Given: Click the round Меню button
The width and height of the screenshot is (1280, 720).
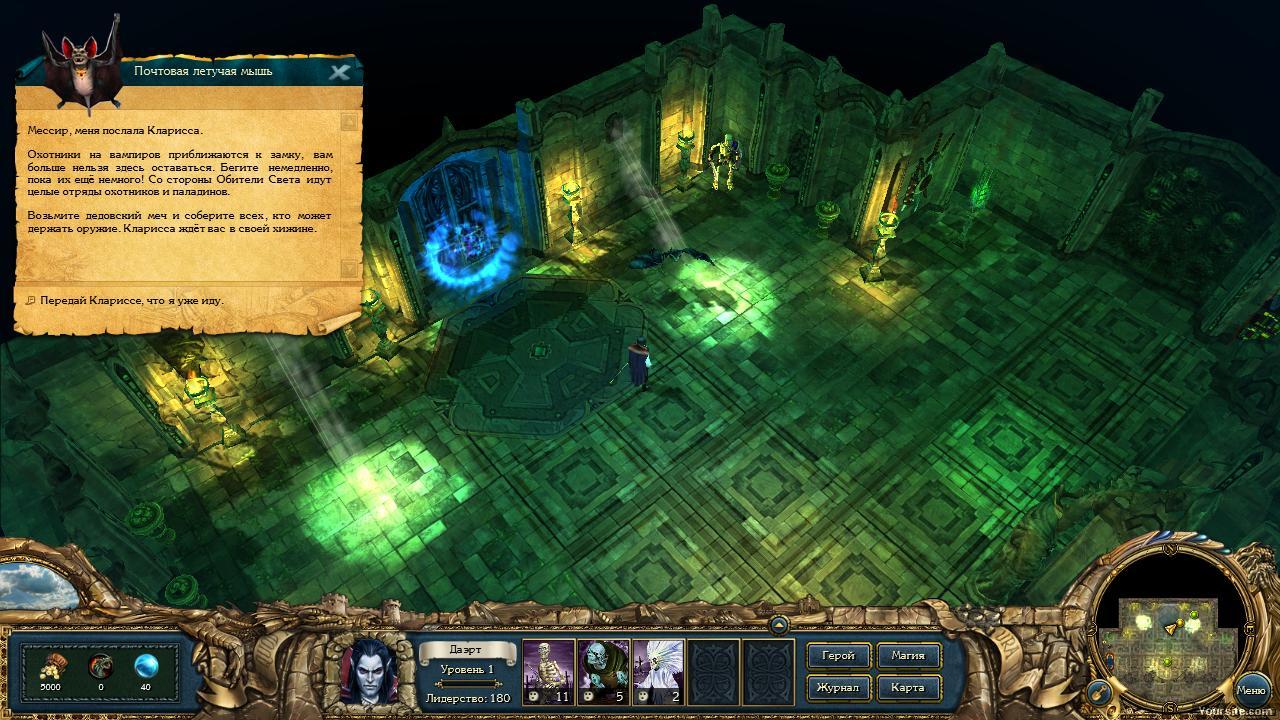Looking at the screenshot, I should (x=1251, y=690).
